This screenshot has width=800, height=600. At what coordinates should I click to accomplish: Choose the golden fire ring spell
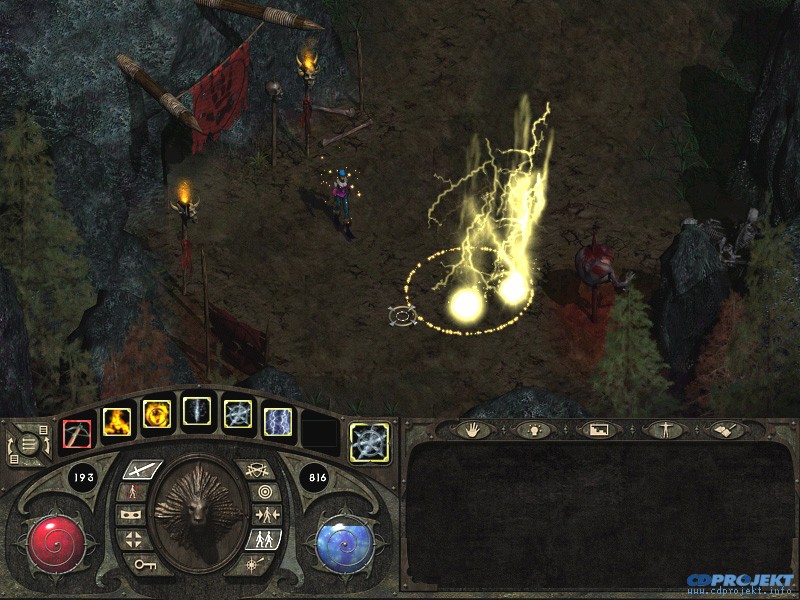(157, 413)
